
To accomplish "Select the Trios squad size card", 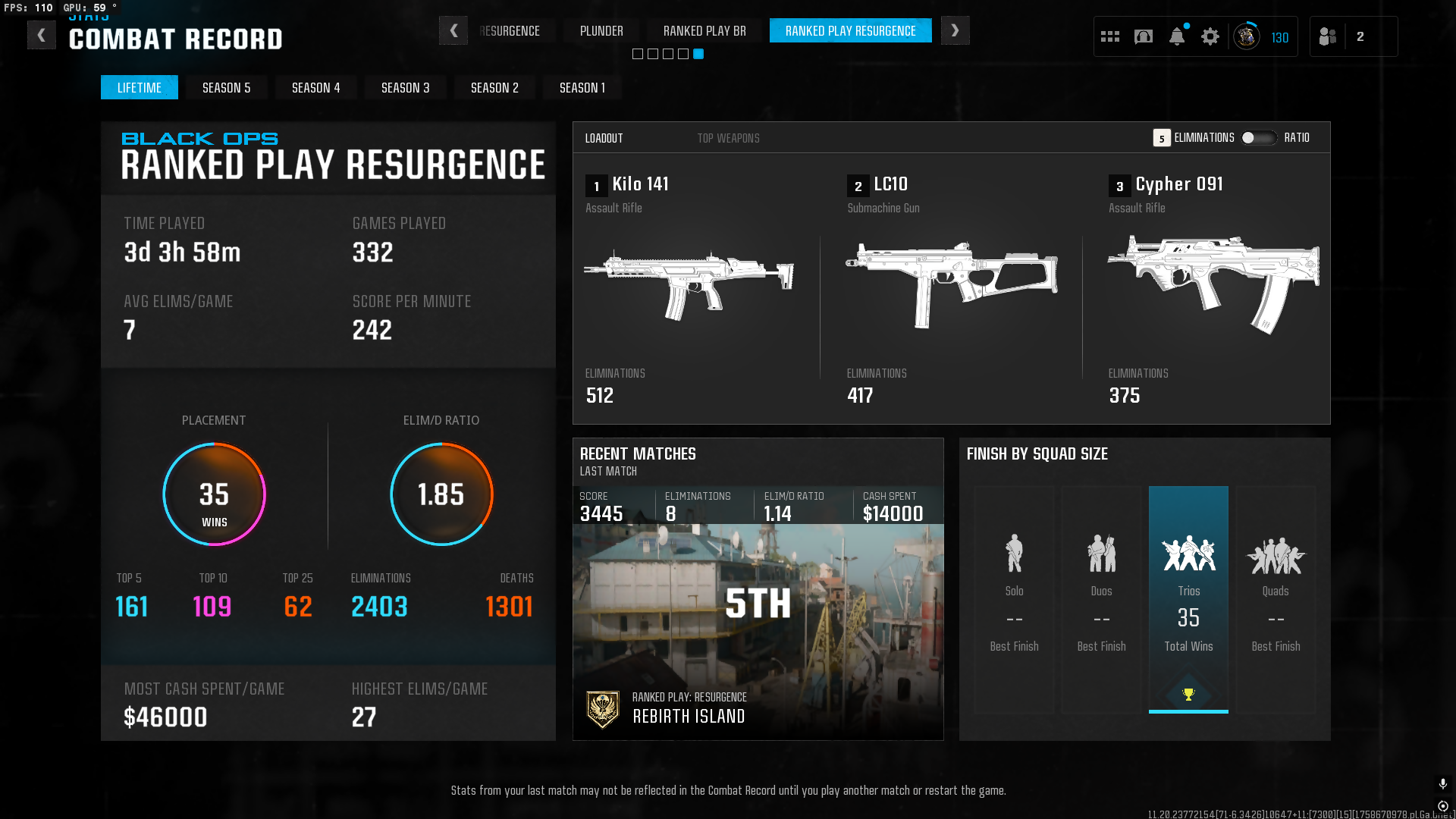I will pos(1188,599).
